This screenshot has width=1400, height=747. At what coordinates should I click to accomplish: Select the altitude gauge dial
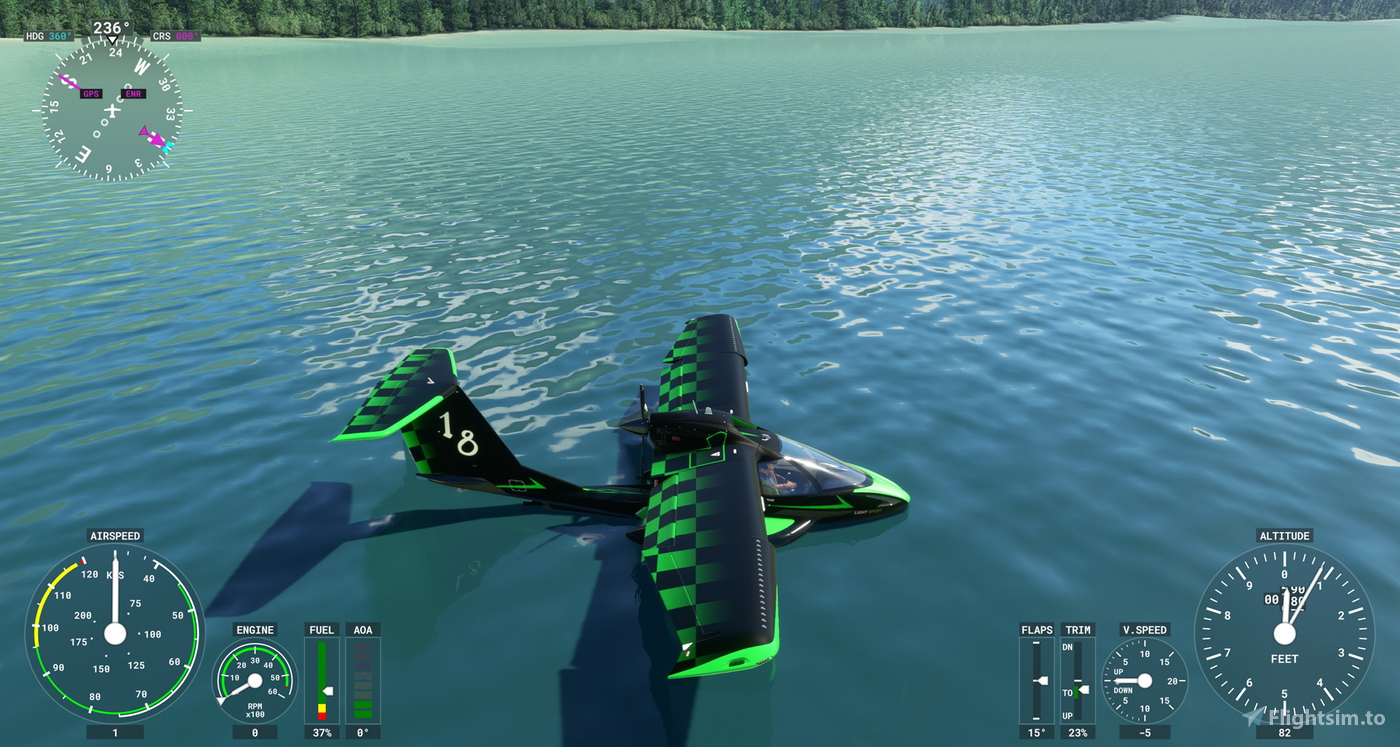pos(1285,632)
